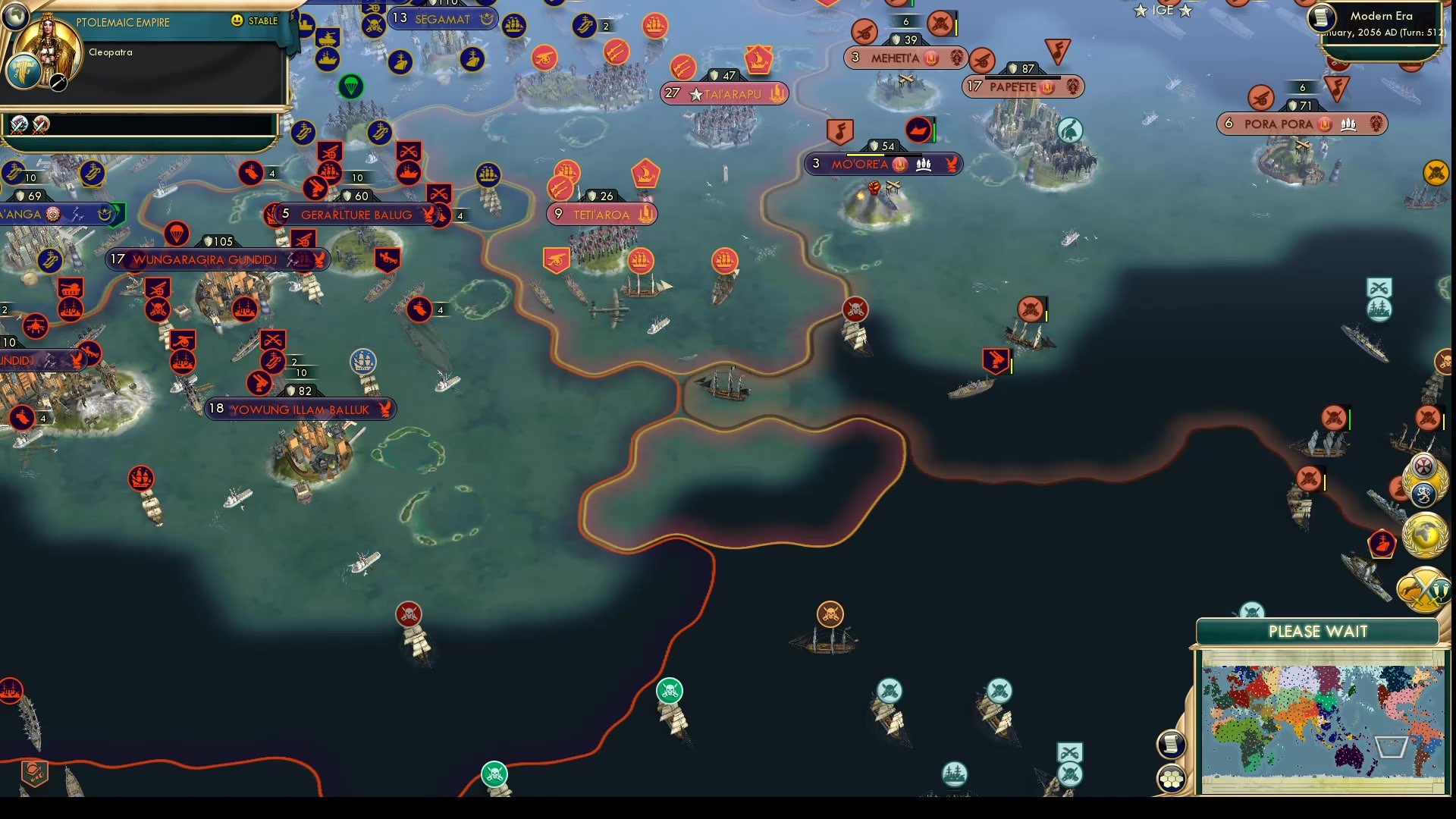Click the Wungaragira Gundidj city banner

coord(220,259)
